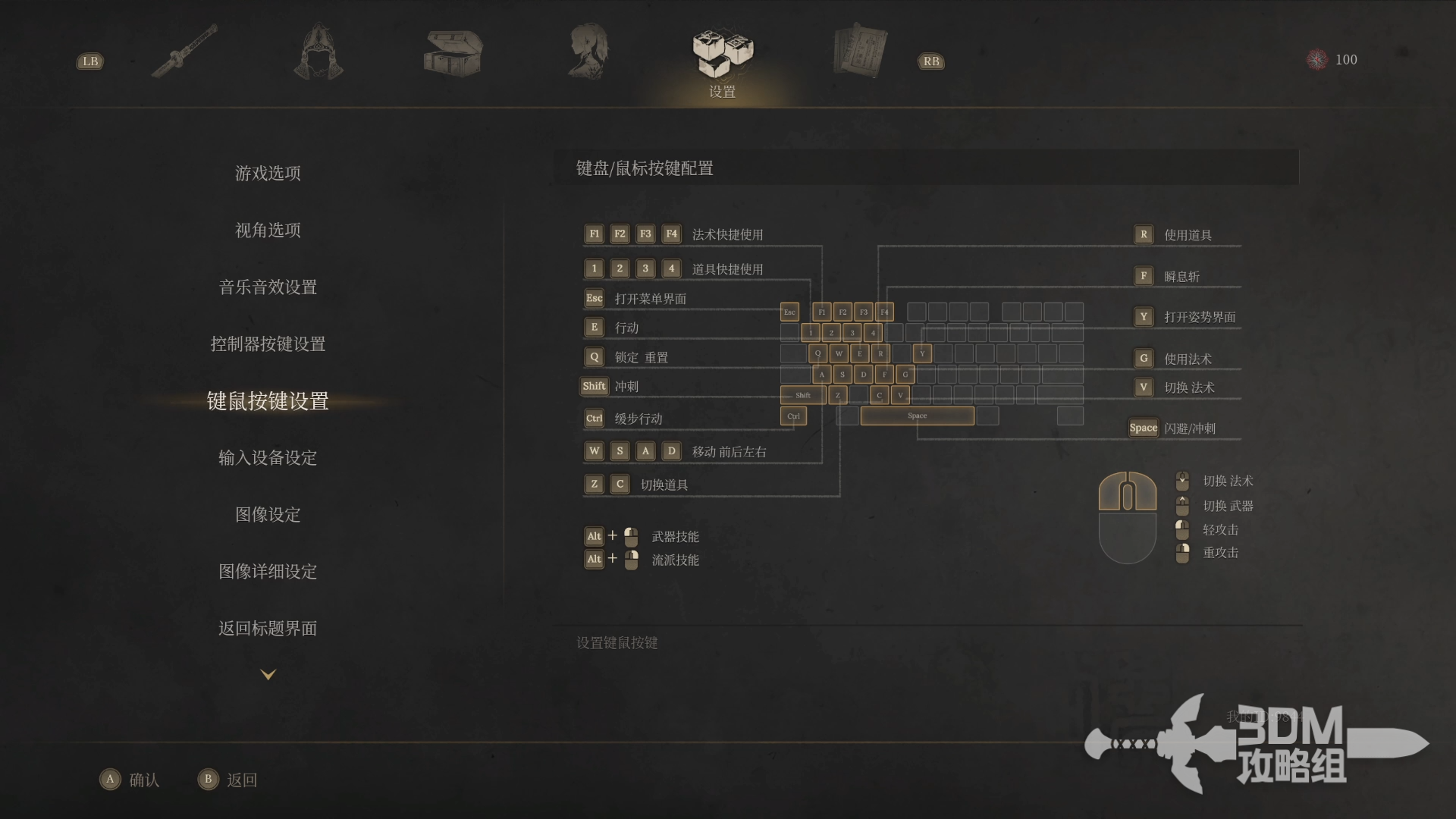Switch to the character portrait tab
1456x819 pixels.
588,52
